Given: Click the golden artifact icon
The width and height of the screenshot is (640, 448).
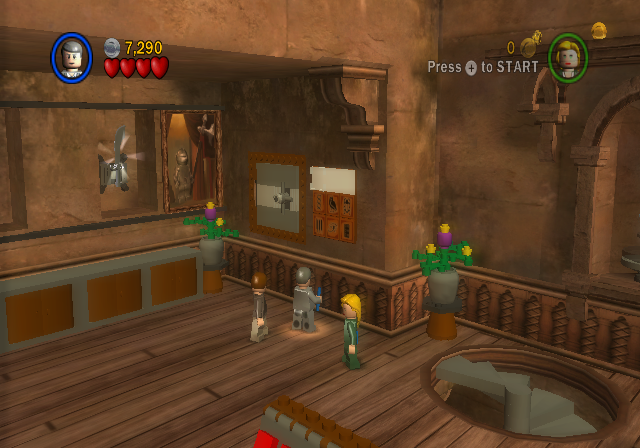Looking at the screenshot, I should tap(599, 31).
